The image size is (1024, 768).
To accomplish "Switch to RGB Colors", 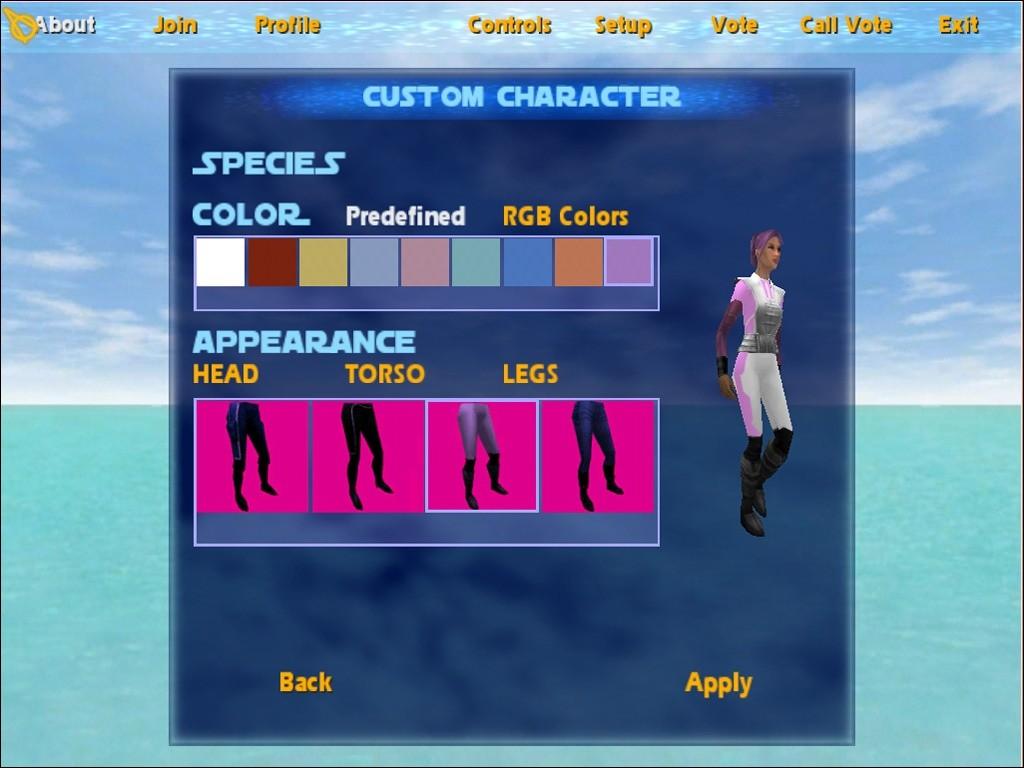I will click(x=565, y=216).
